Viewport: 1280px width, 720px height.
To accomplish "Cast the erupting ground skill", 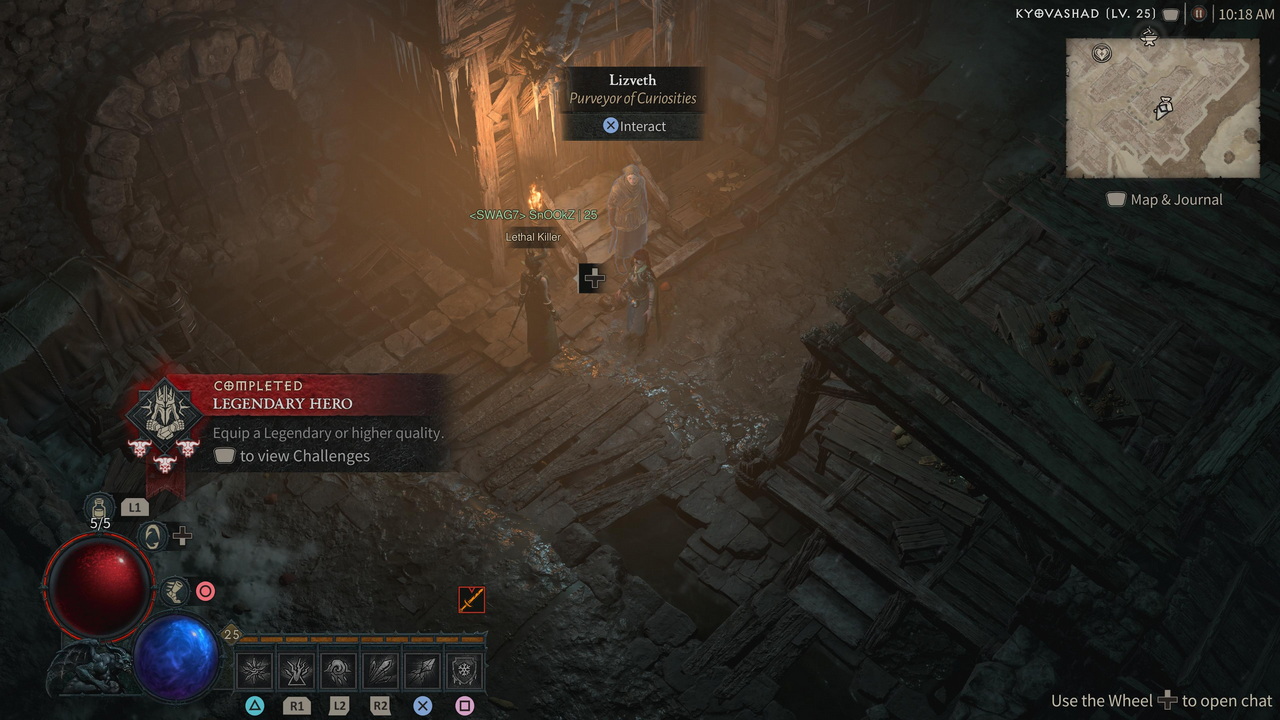I will click(x=297, y=670).
